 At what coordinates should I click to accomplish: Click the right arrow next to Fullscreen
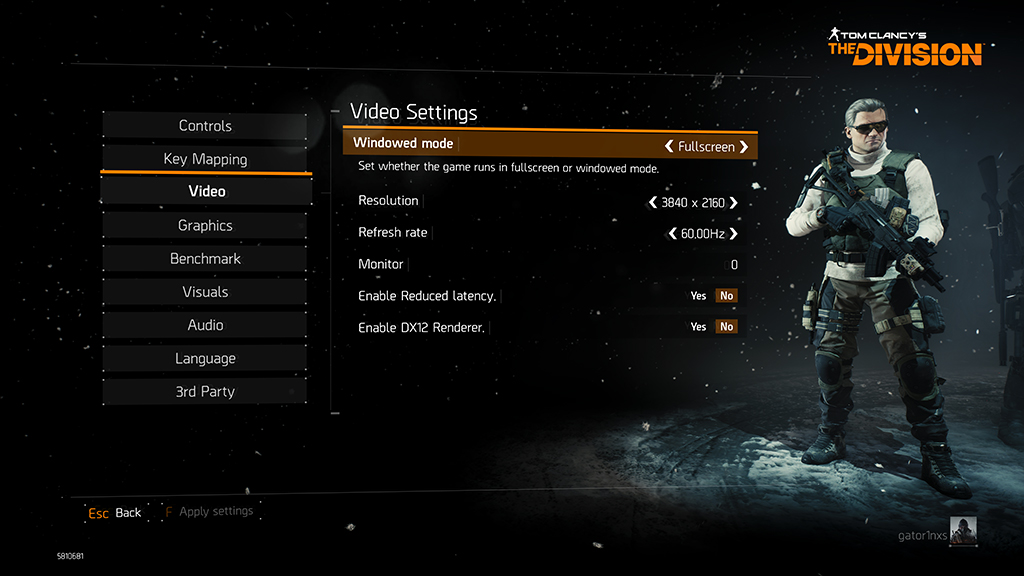(744, 147)
